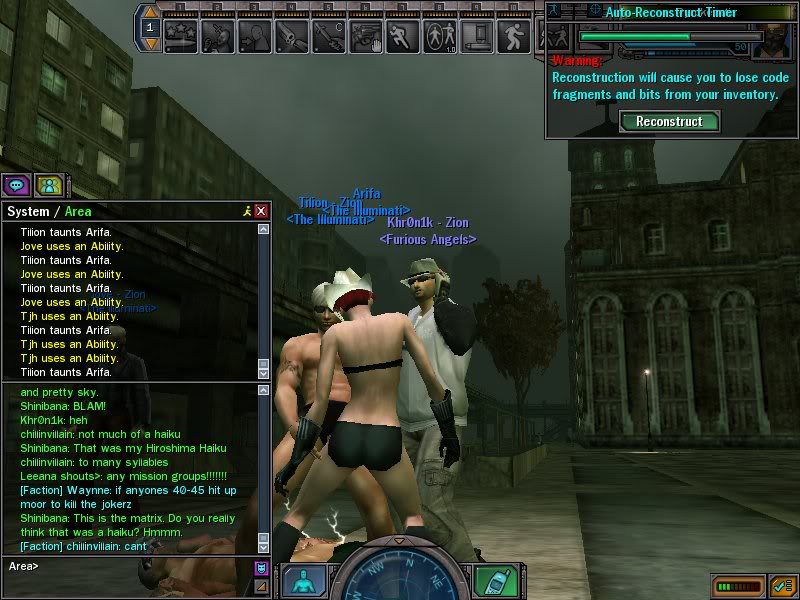
Task: Open the blue character figure panel
Action: tap(303, 582)
